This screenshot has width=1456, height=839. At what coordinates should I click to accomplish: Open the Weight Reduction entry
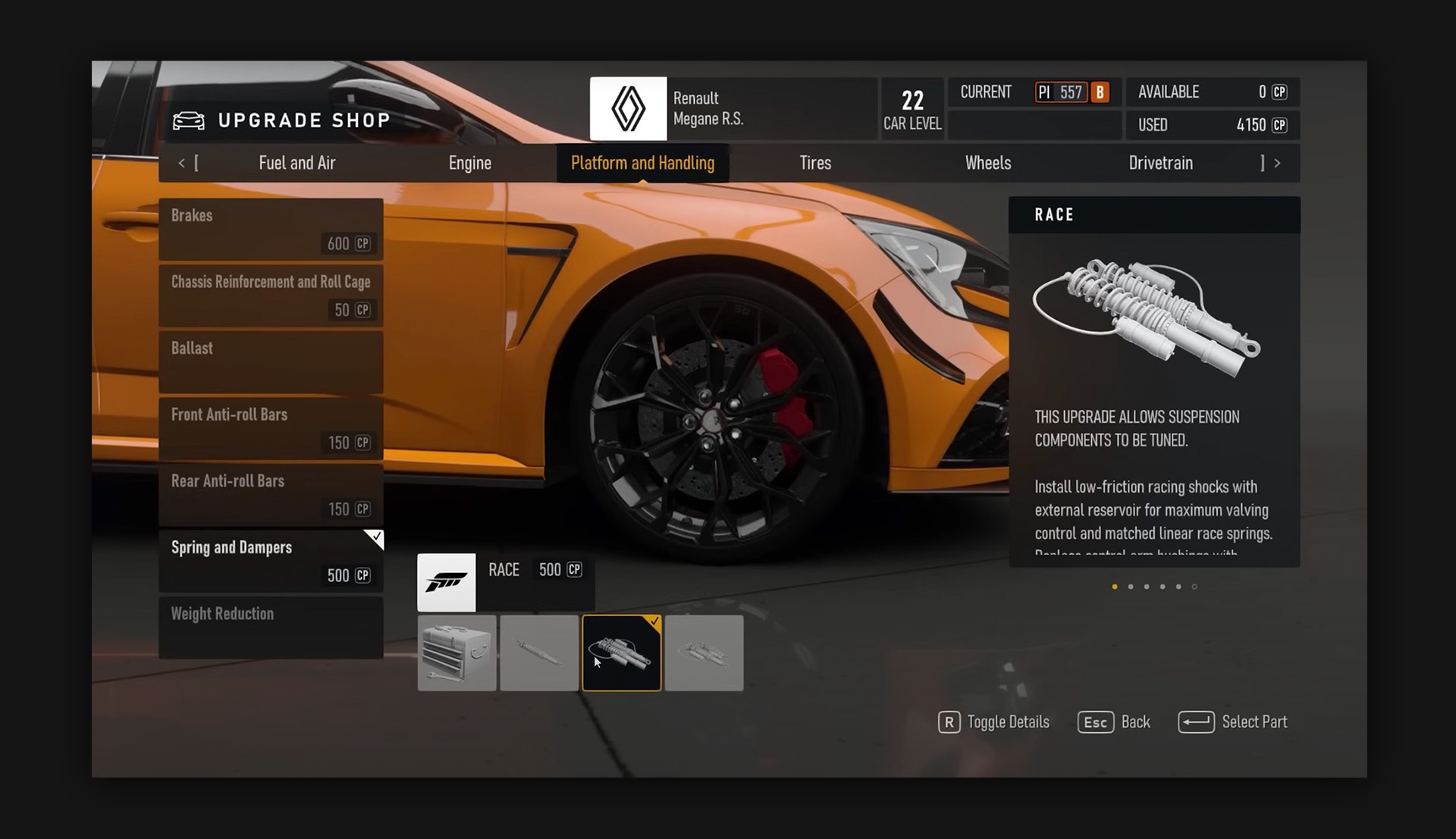[271, 627]
